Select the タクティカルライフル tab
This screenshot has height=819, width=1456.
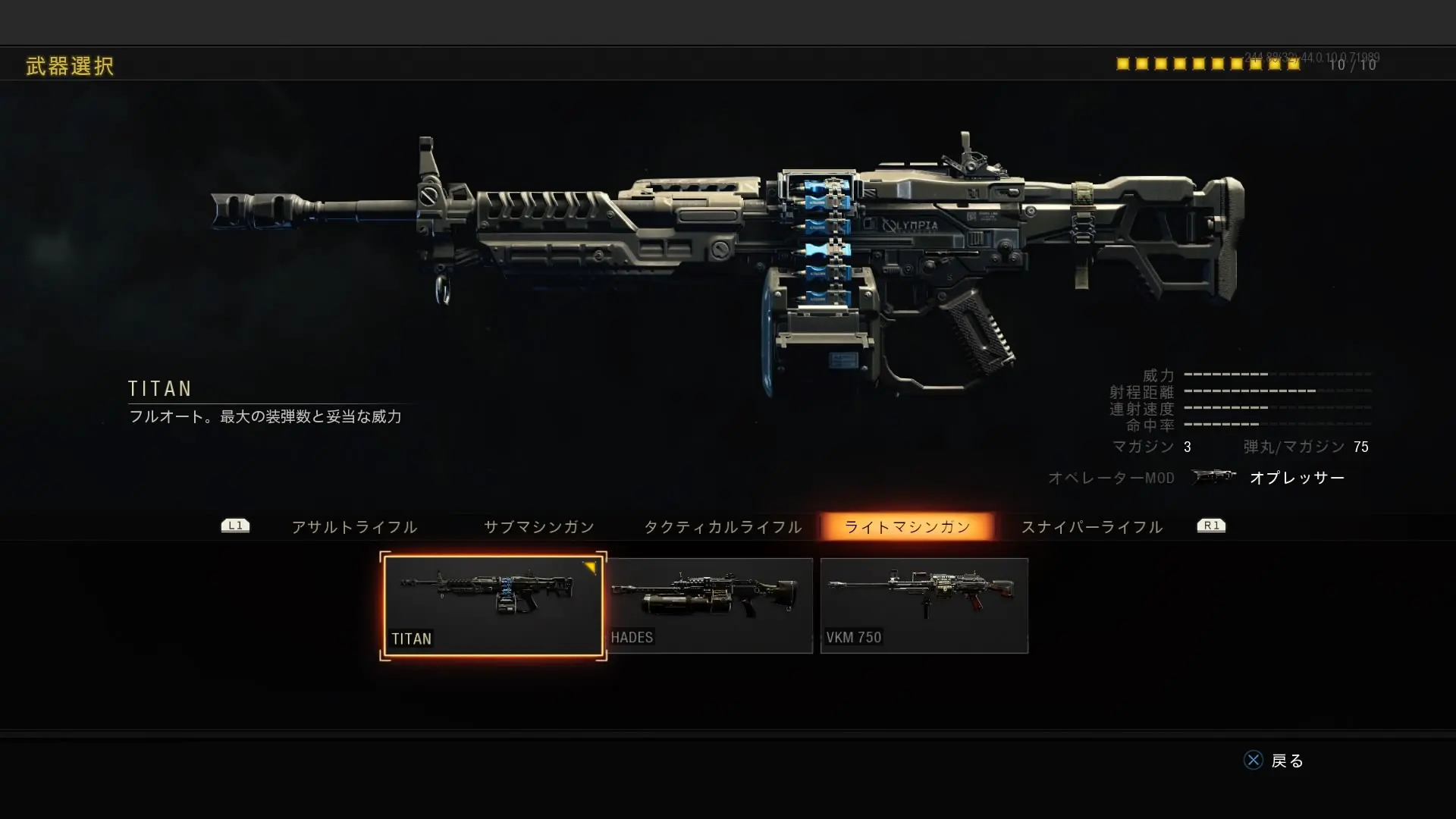coord(723,527)
